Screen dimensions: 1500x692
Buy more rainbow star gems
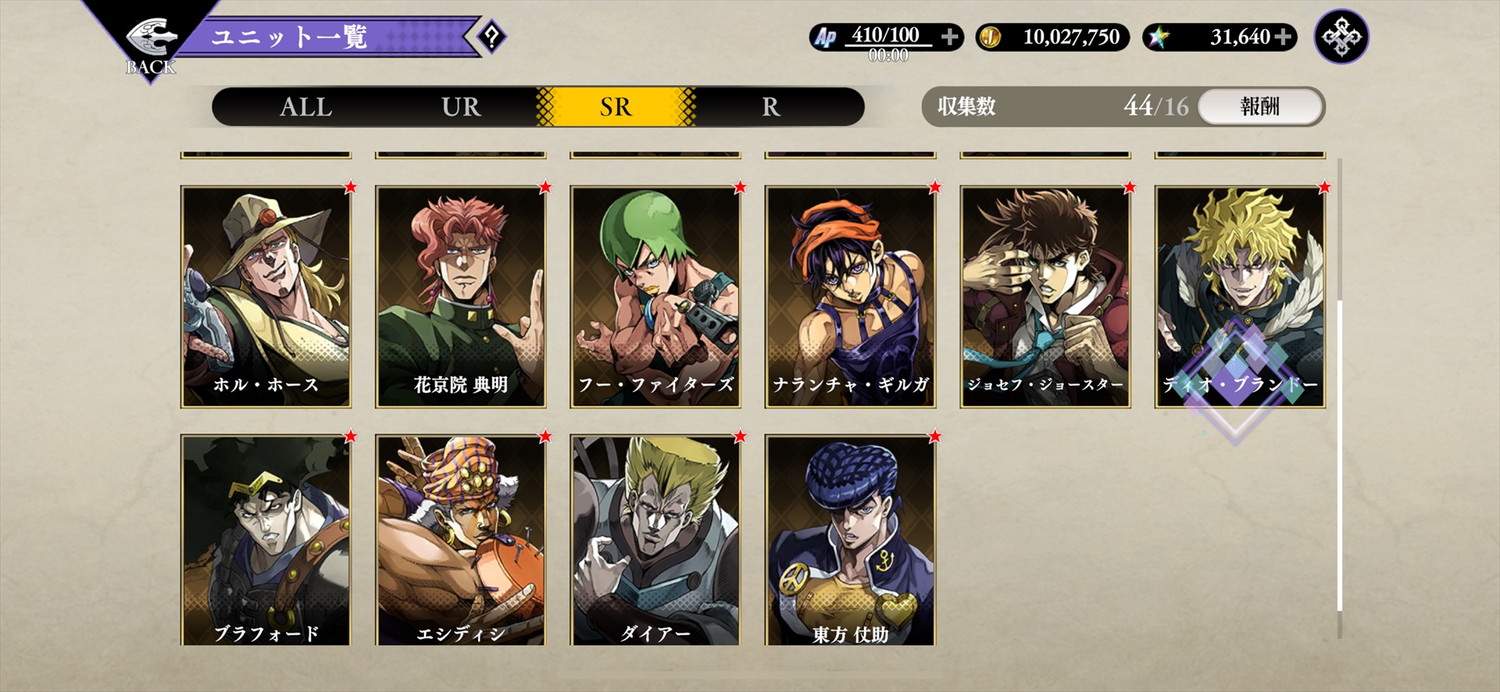click(x=1284, y=37)
